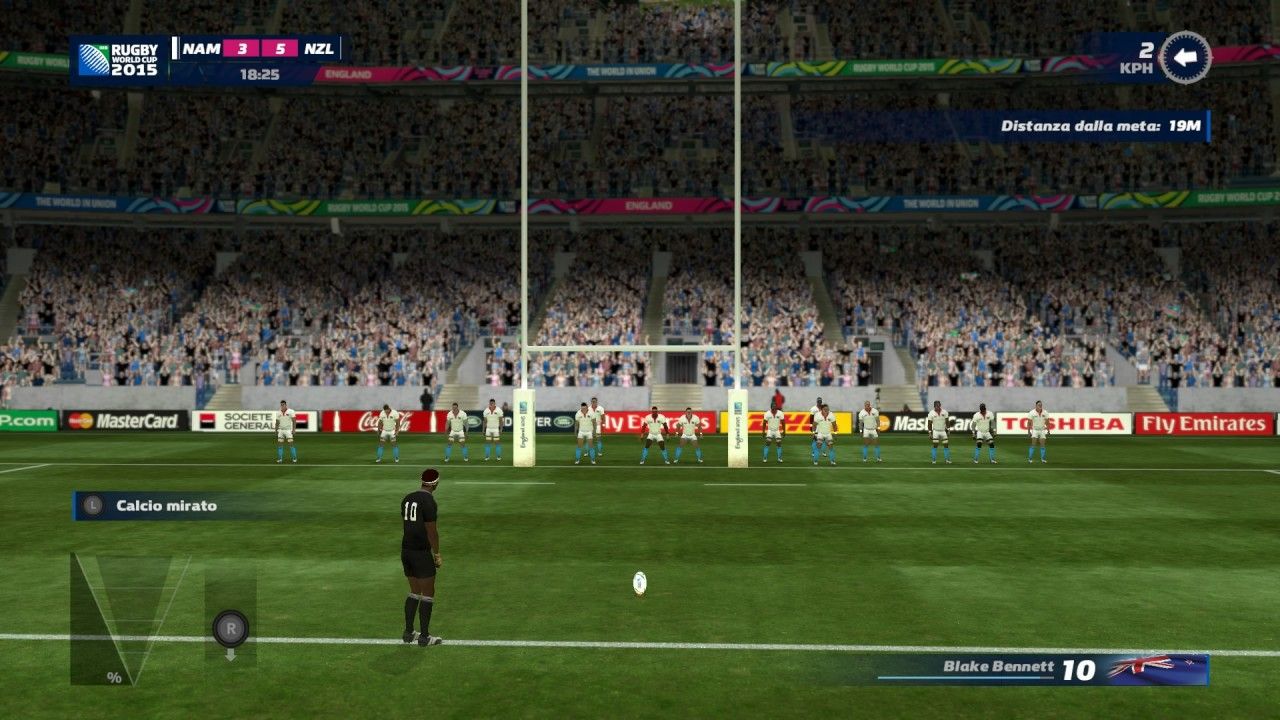Click the Rugby World Cup 2015 logo
Image resolution: width=1280 pixels, height=720 pixels.
[x=120, y=60]
